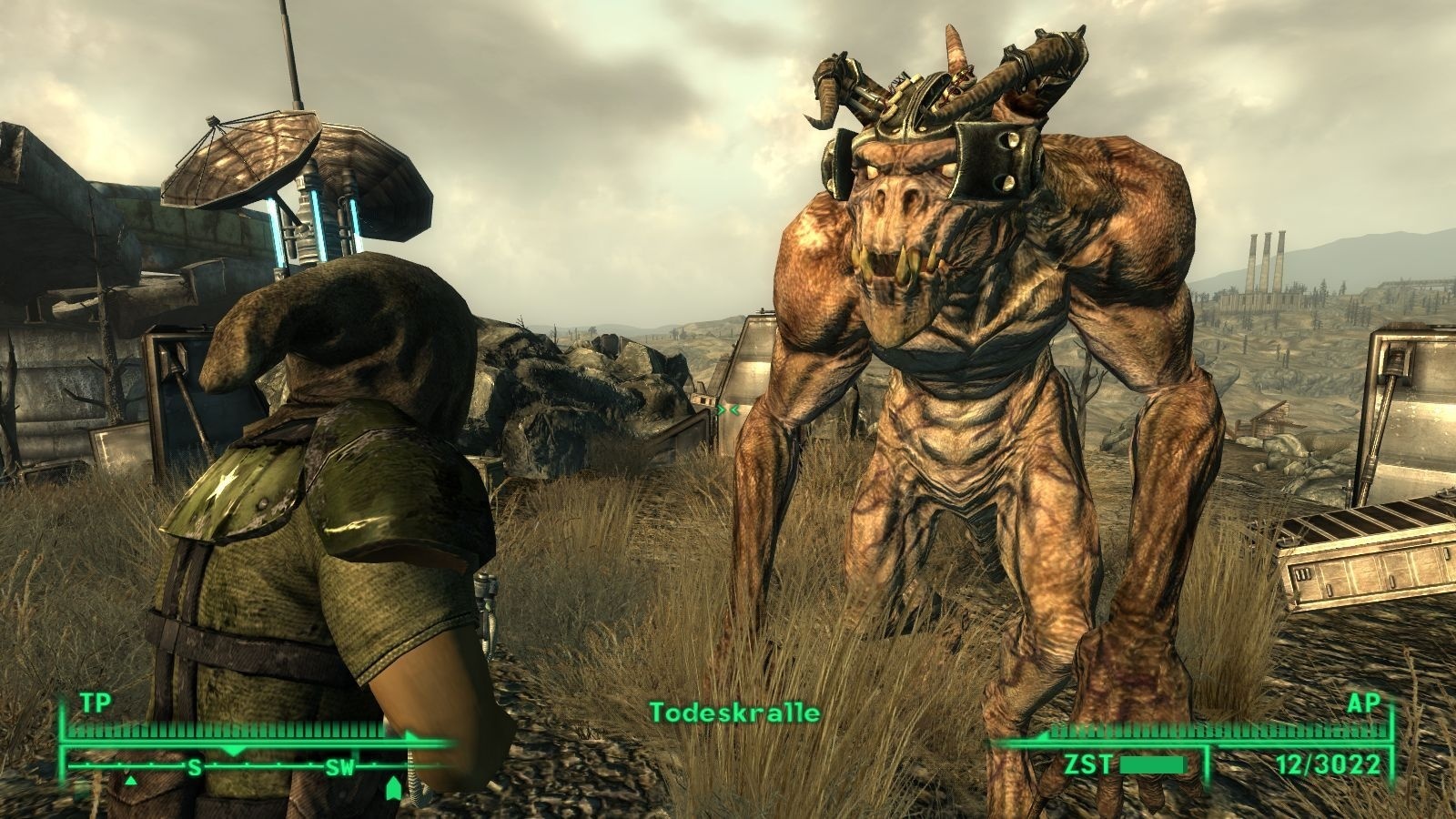Click the ZST condition label
This screenshot has height=819, width=1456.
[1088, 763]
